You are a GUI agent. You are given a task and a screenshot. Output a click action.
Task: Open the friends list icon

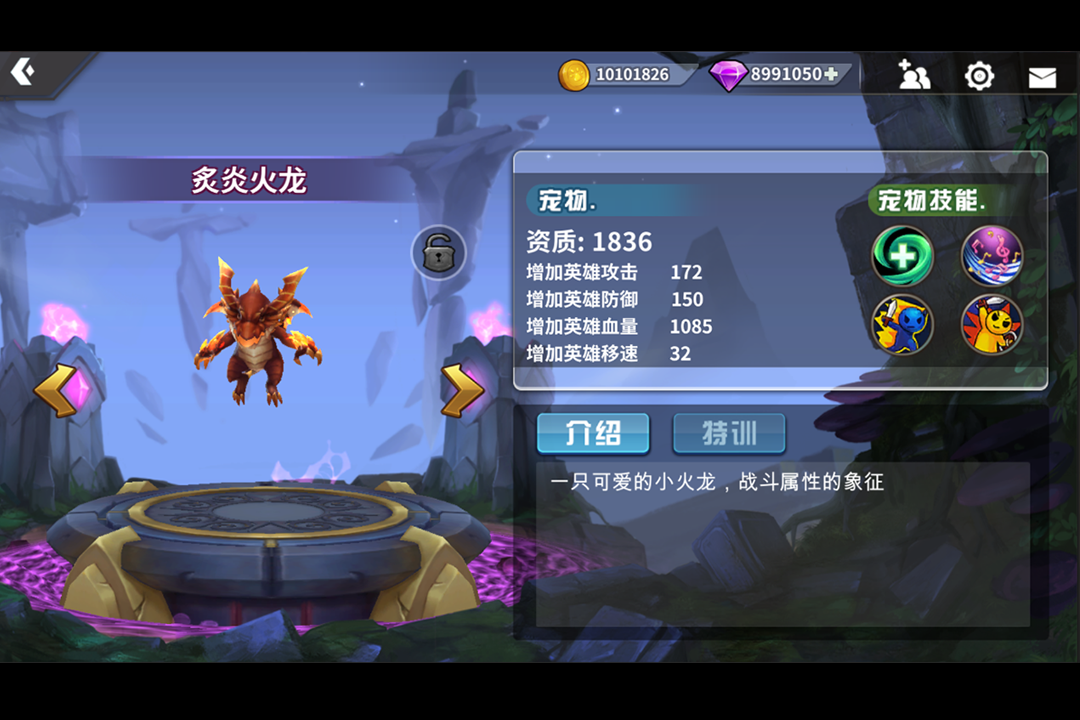coord(914,75)
